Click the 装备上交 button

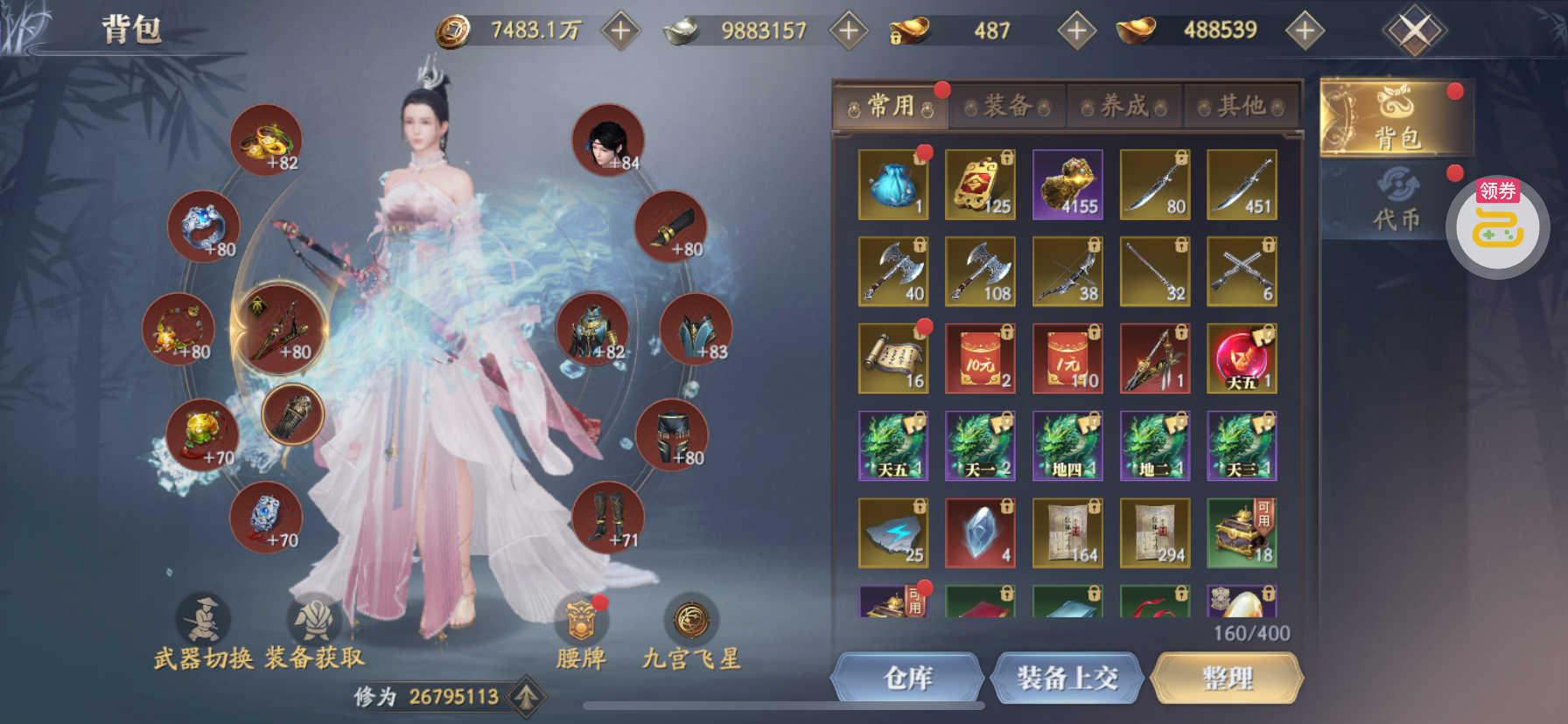tap(1067, 678)
